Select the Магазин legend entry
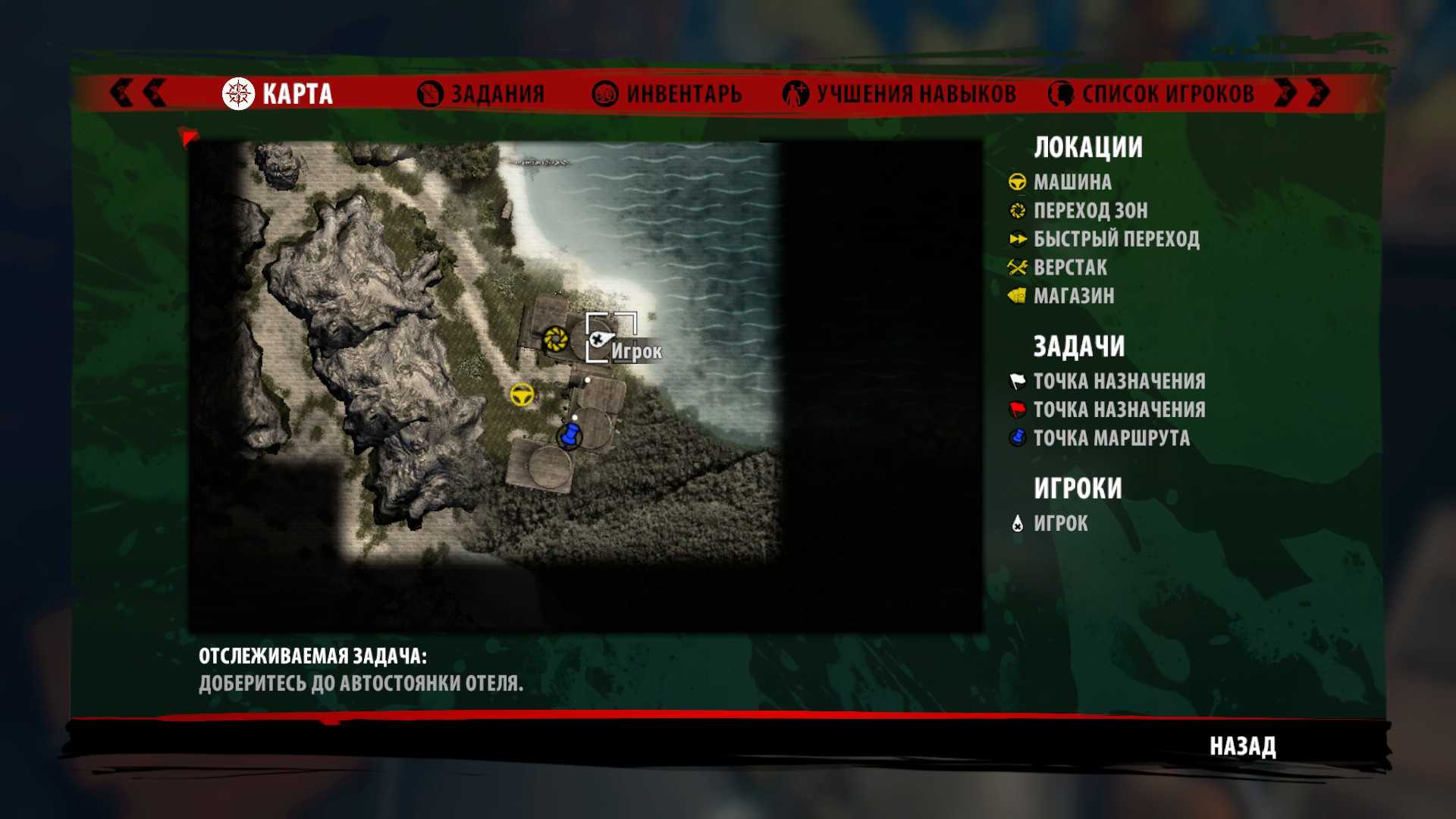The height and width of the screenshot is (819, 1456). [x=1073, y=296]
